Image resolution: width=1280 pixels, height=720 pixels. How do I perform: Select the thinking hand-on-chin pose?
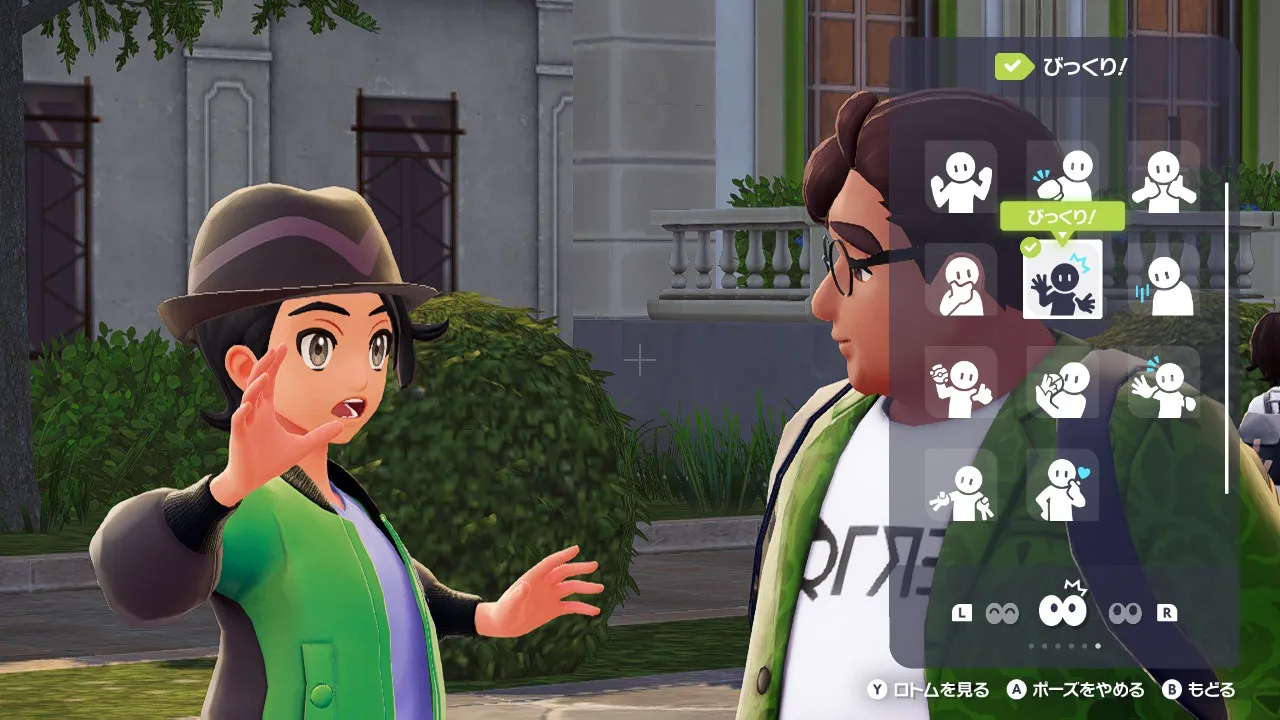tap(961, 280)
